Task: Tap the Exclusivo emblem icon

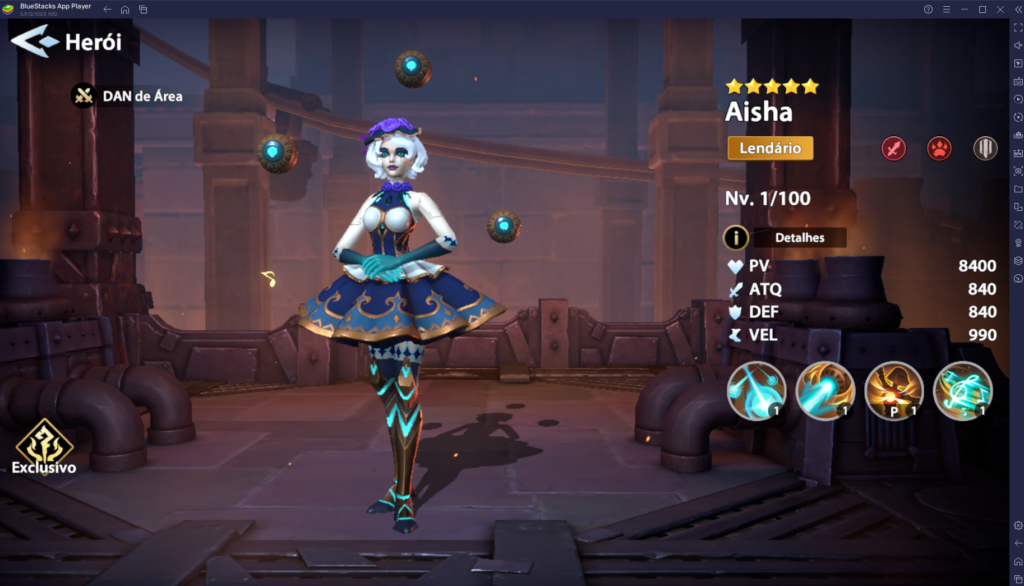Action: [x=44, y=439]
